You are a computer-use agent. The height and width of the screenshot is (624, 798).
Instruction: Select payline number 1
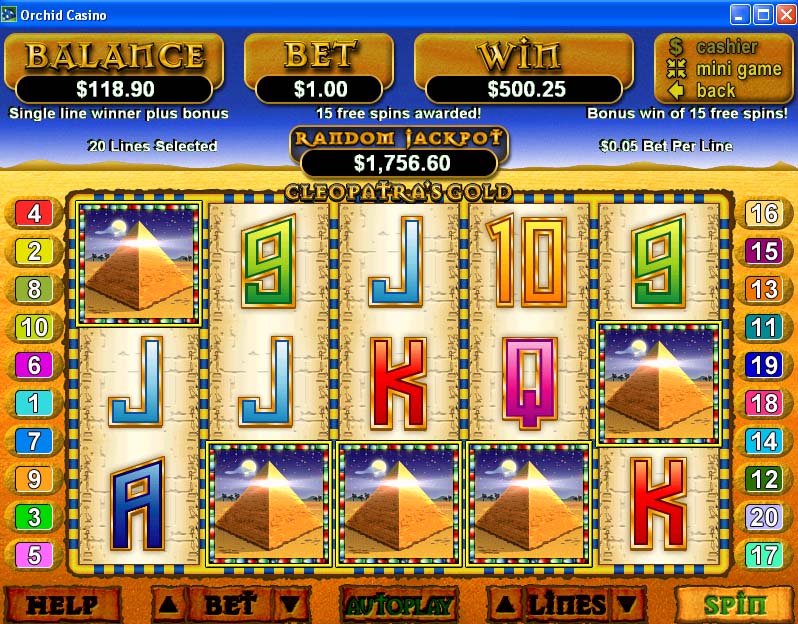coord(33,403)
